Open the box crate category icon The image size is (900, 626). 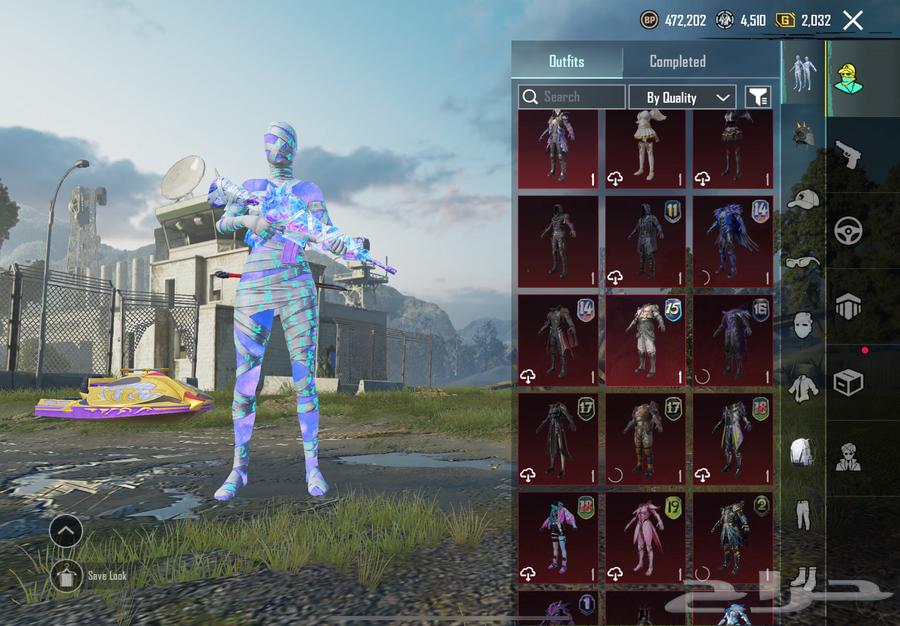tap(848, 383)
